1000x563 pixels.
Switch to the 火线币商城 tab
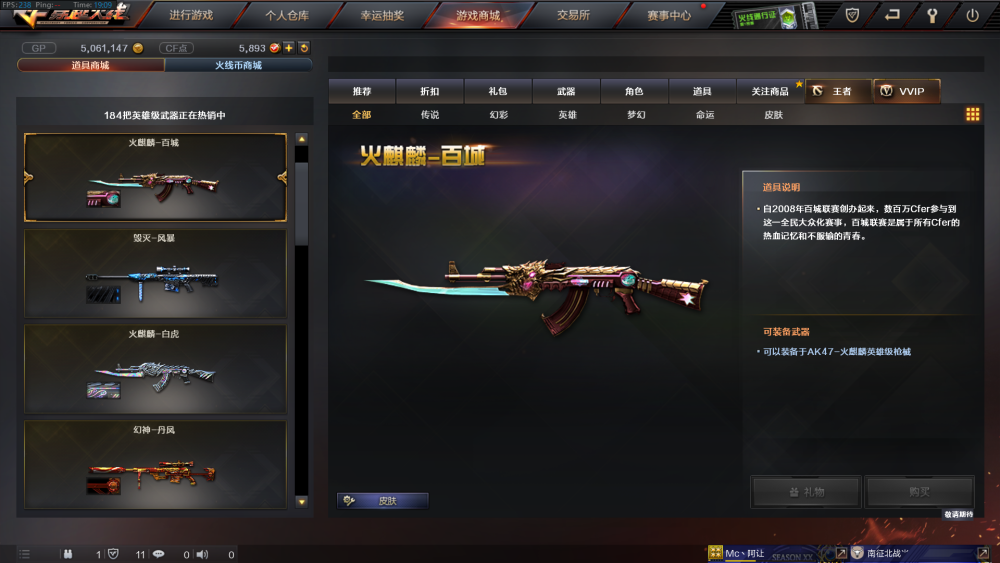(238, 65)
